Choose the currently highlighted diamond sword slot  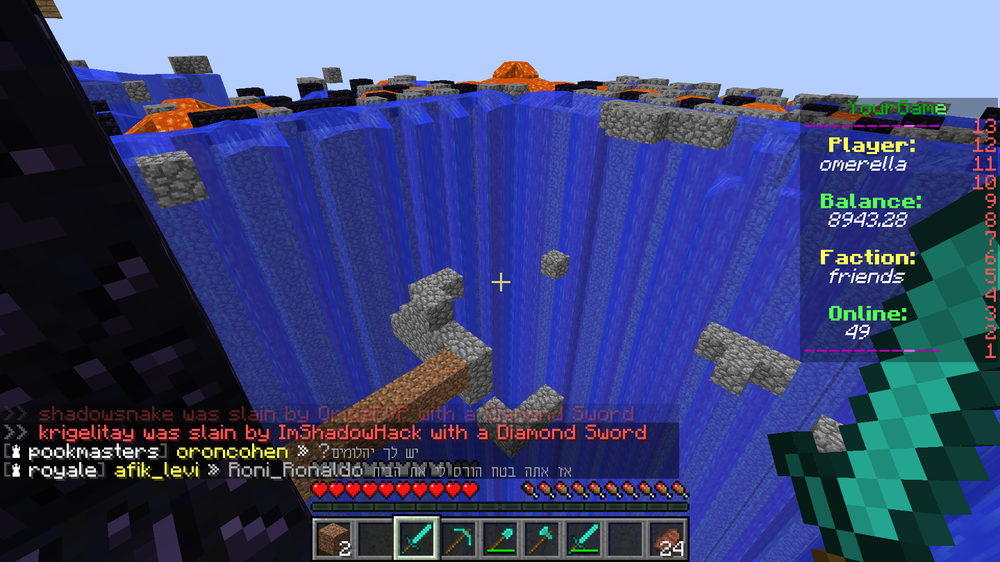[x=416, y=538]
